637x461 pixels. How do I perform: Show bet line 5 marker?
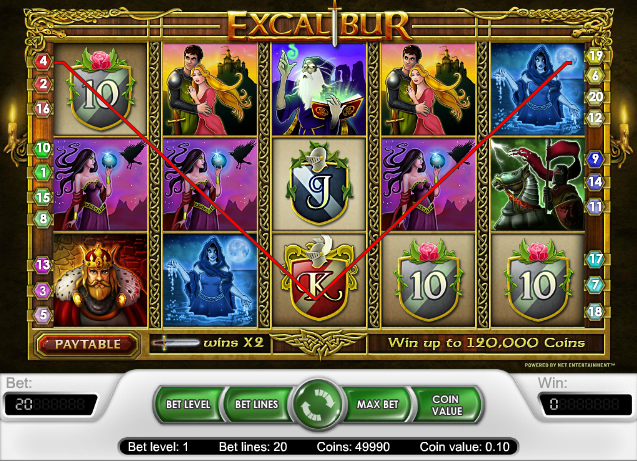(42, 314)
